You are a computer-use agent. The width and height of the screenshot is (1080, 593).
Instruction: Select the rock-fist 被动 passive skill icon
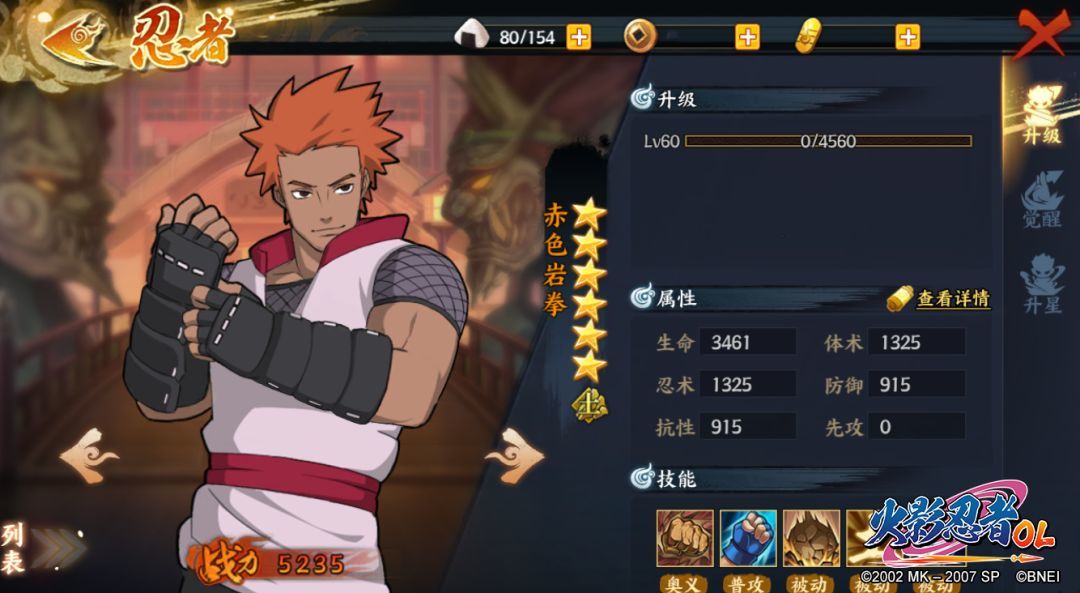(811, 538)
